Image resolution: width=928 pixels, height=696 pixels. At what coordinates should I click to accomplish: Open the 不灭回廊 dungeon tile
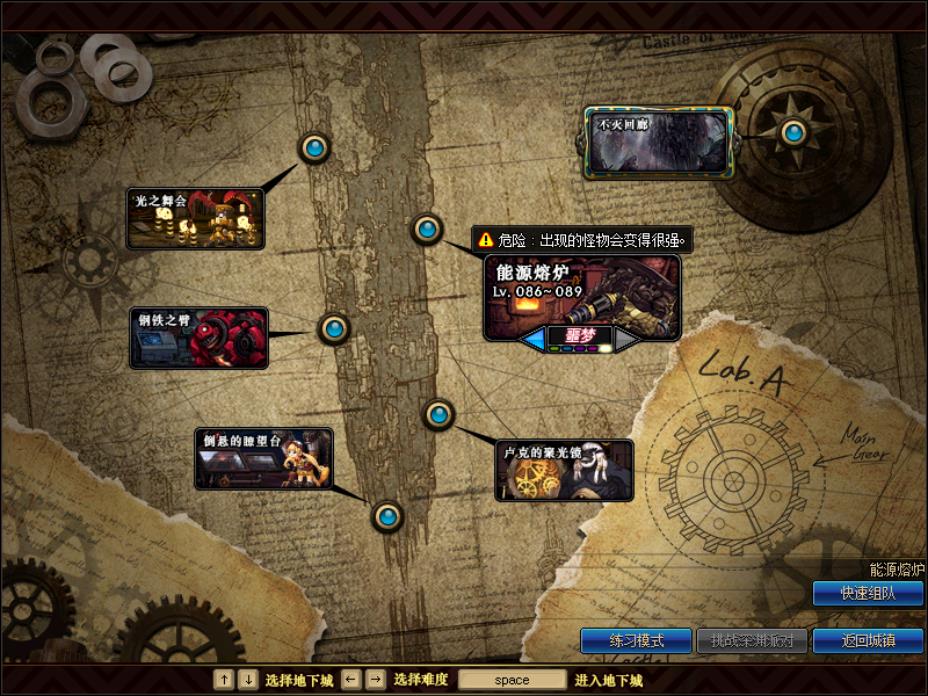(x=658, y=143)
